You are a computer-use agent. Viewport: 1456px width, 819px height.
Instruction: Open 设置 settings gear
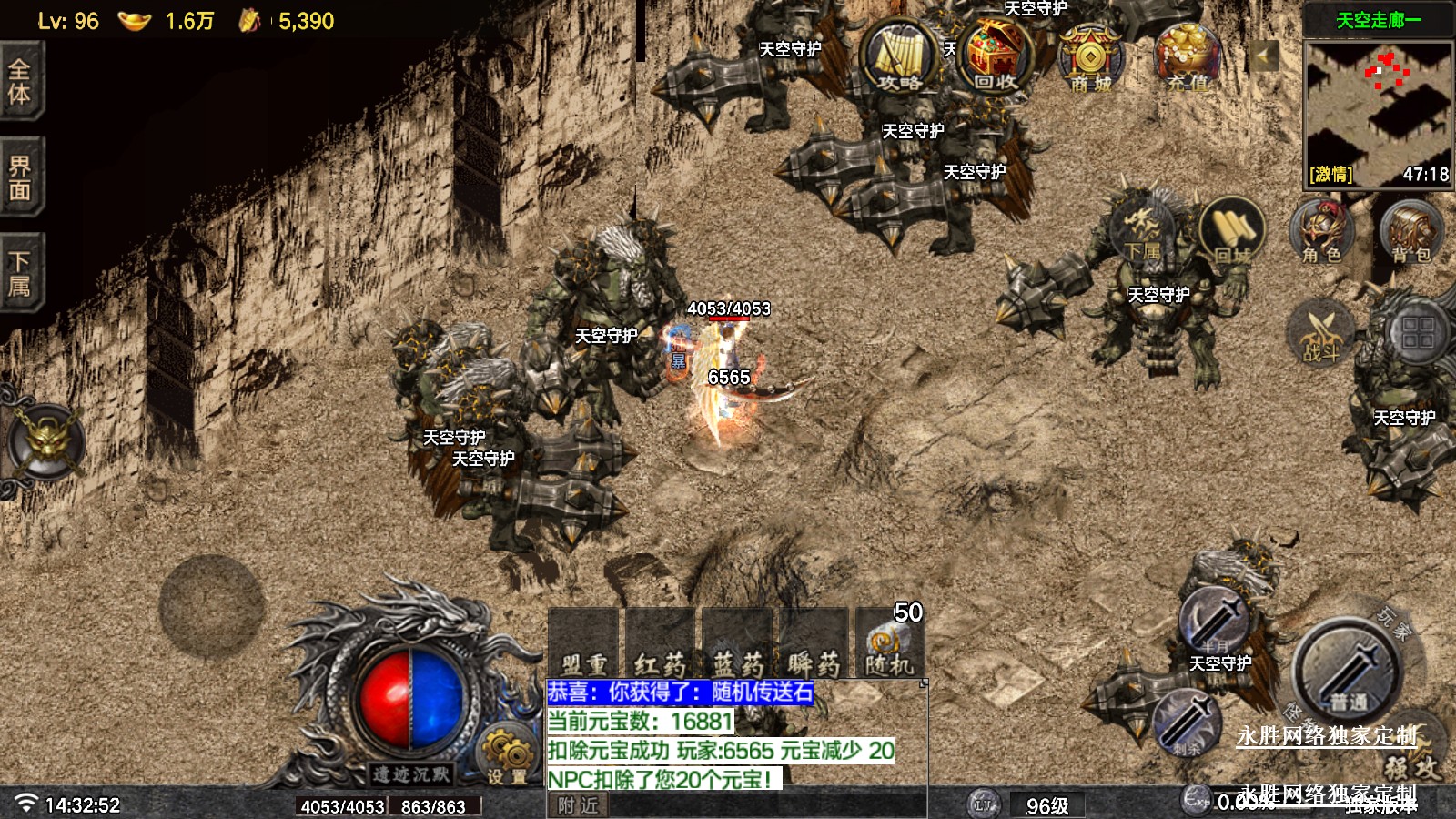[506, 755]
